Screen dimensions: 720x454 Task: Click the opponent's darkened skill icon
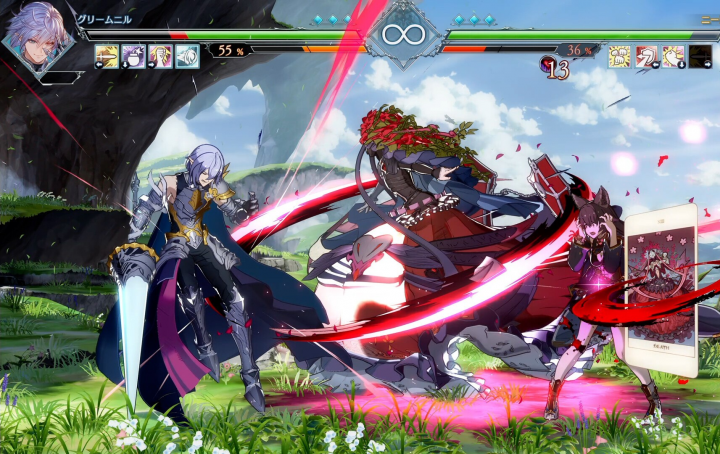coord(701,56)
